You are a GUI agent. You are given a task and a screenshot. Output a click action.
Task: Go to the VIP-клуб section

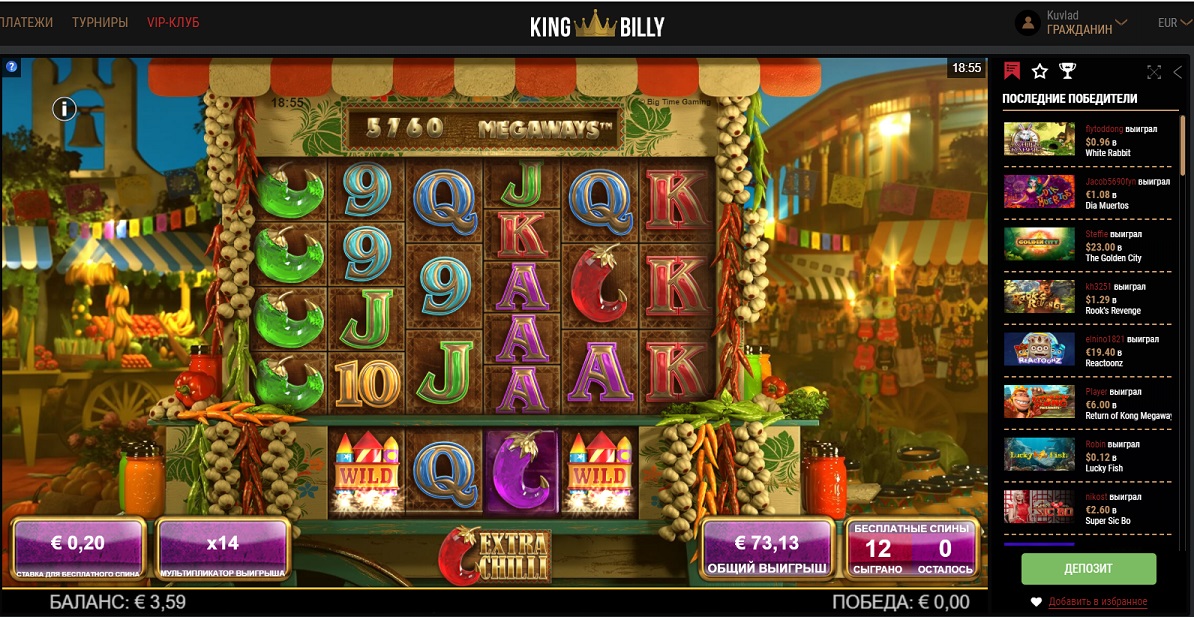(x=173, y=22)
